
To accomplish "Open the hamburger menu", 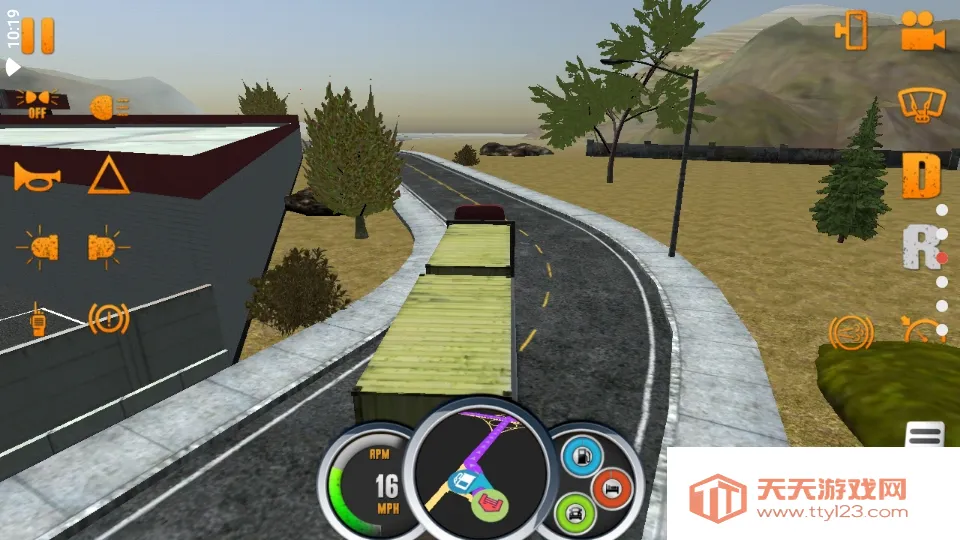I will 925,435.
